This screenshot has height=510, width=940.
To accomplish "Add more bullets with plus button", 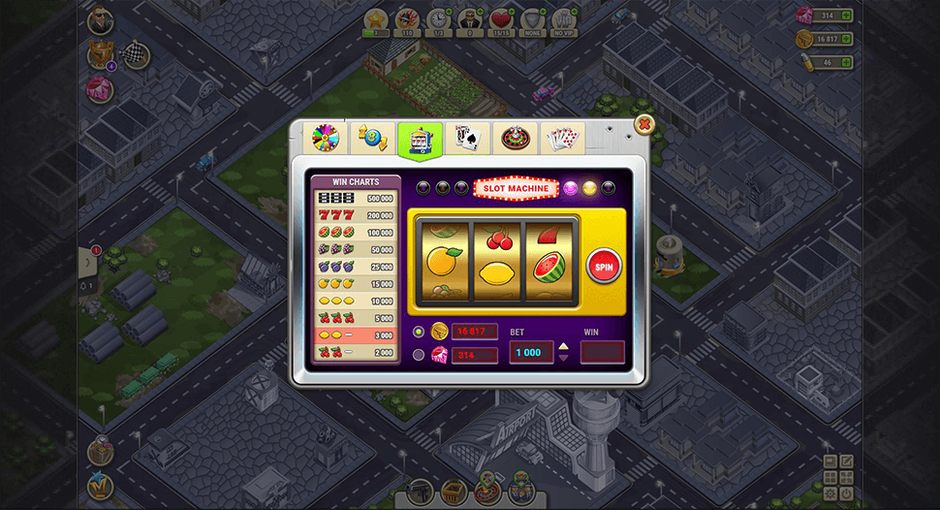I will (847, 62).
